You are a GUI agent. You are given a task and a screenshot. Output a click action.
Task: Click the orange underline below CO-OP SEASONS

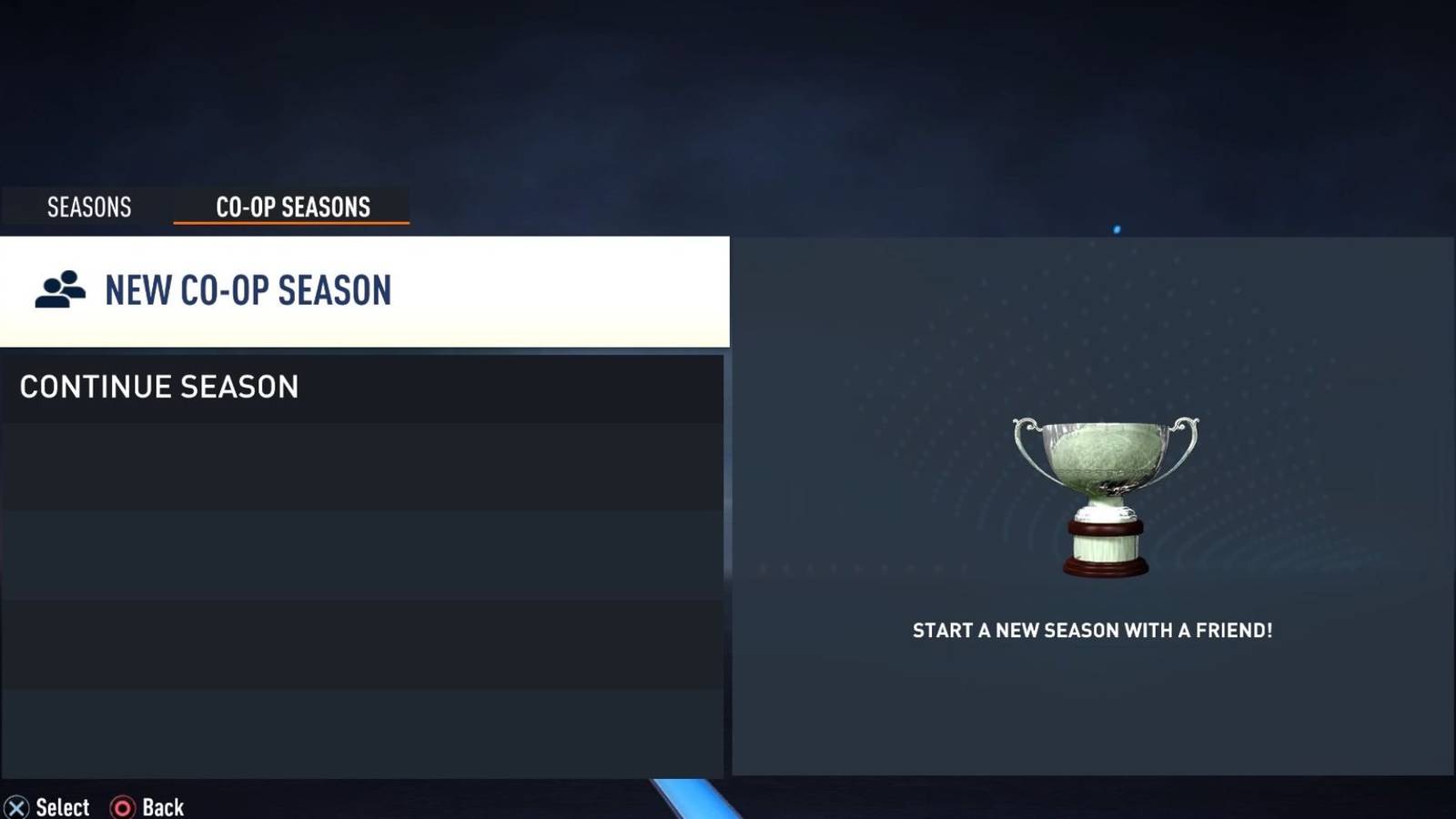pyautogui.click(x=293, y=223)
